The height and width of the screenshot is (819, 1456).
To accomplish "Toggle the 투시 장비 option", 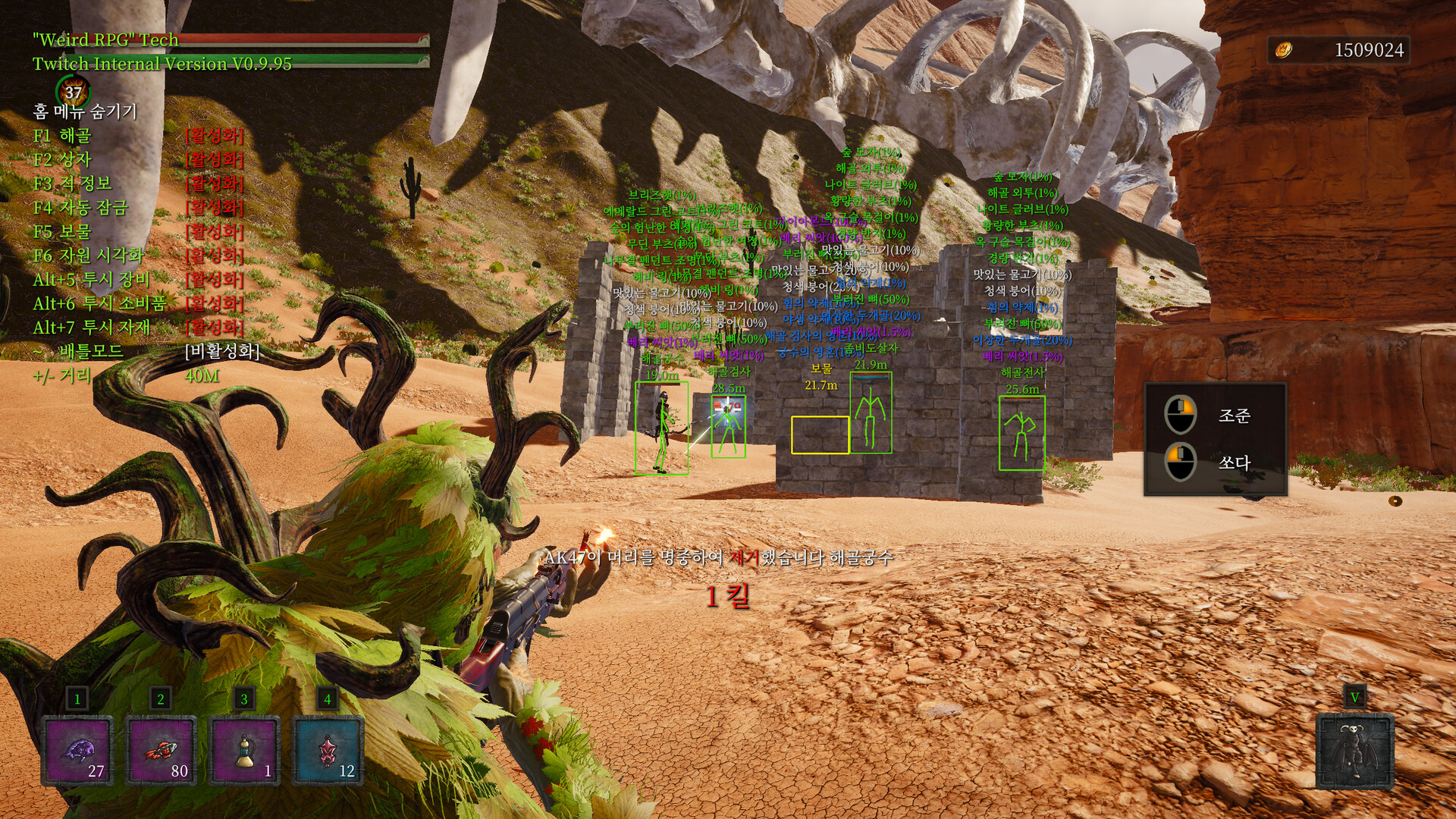I will 91,280.
